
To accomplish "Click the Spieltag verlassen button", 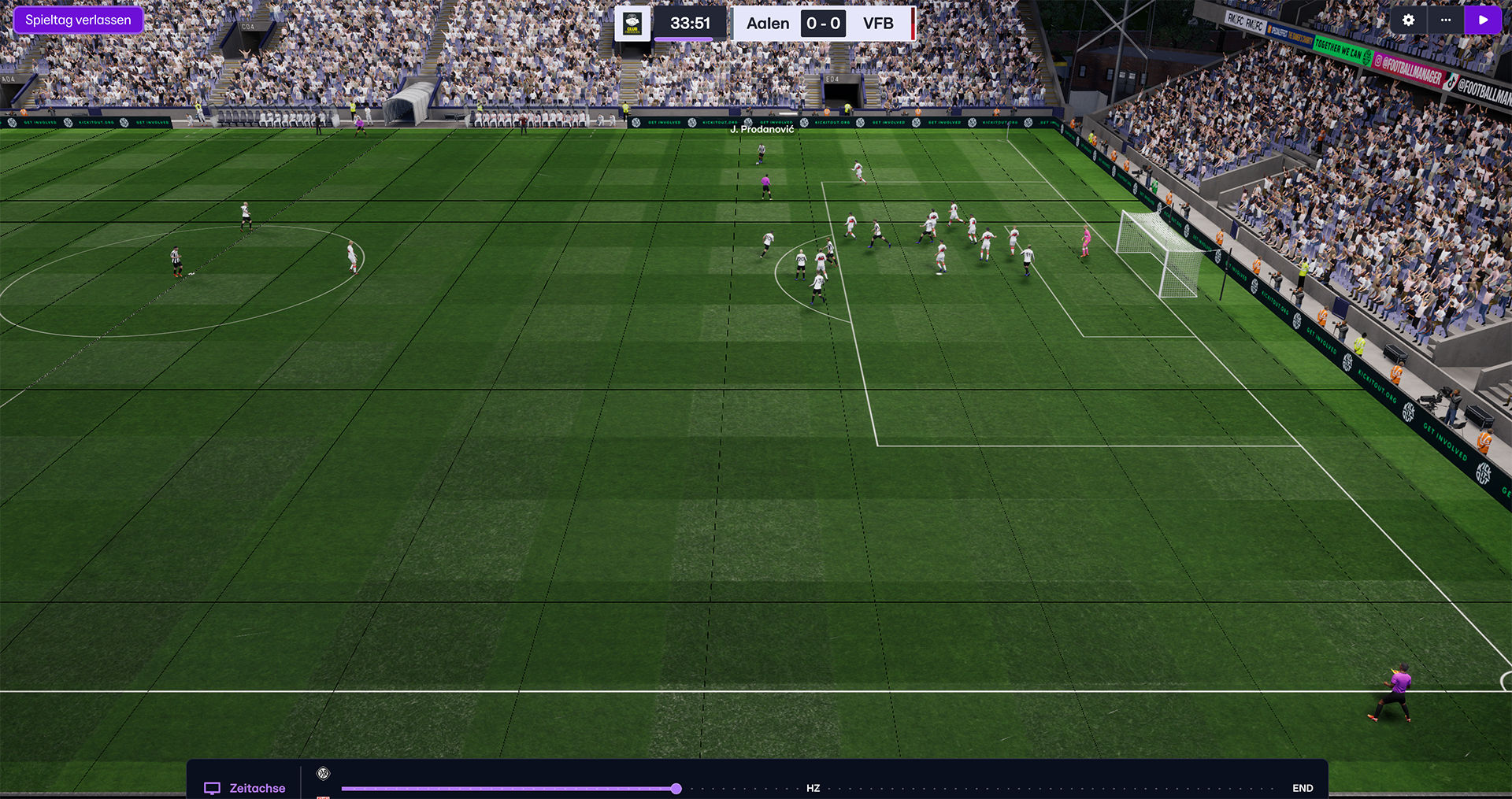I will tap(78, 20).
